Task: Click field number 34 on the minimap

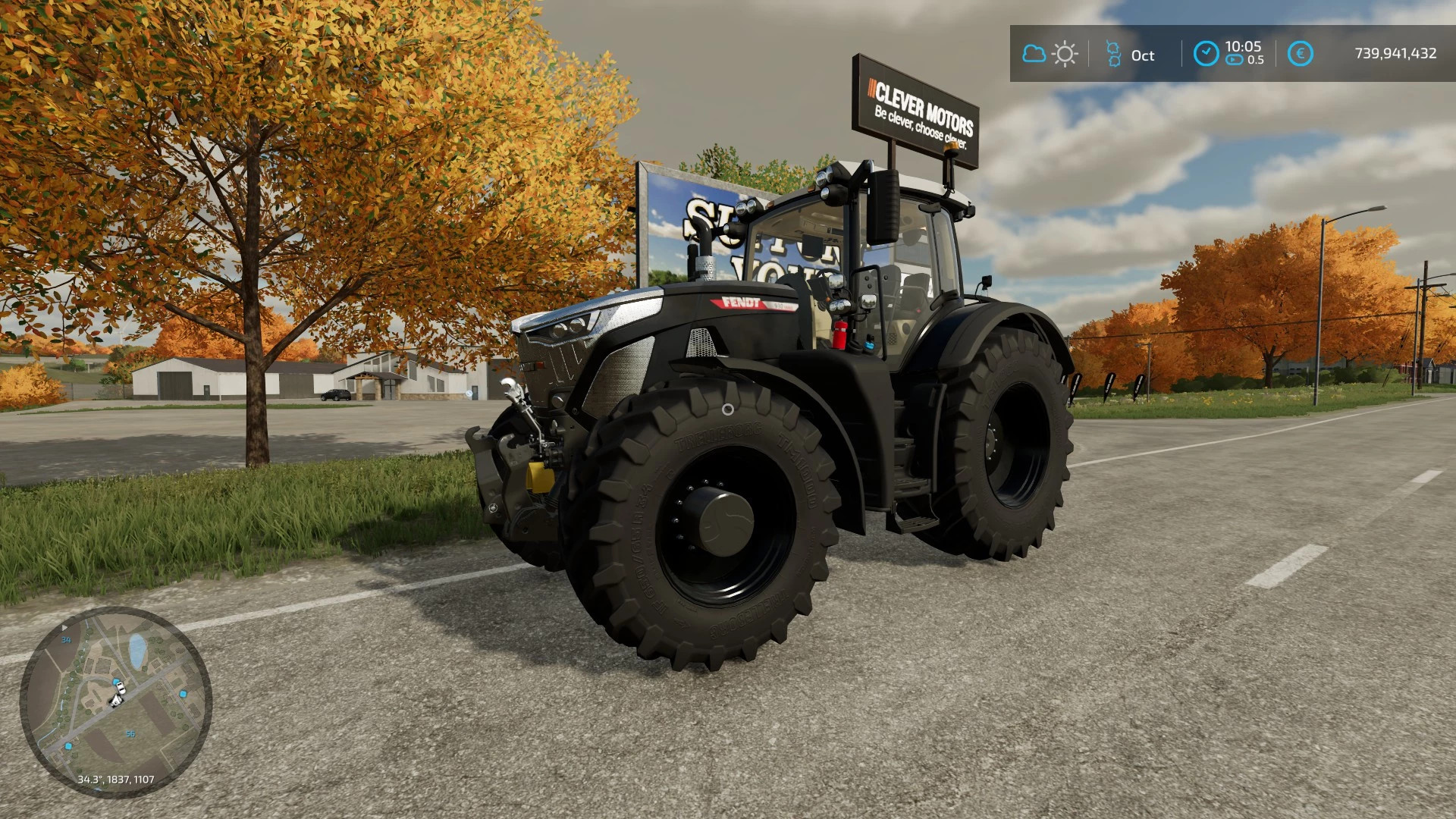Action: click(66, 640)
